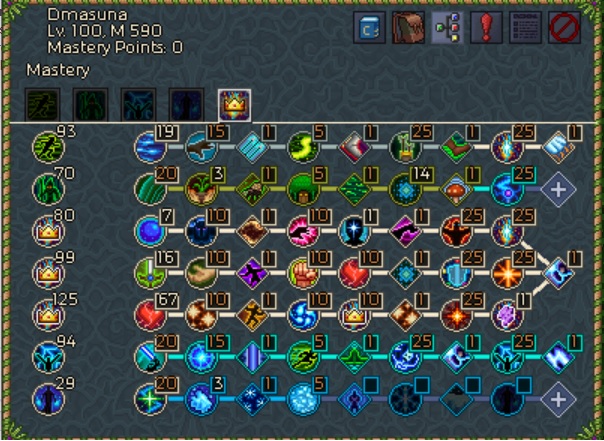Select the level 29 dark blue mastery
Viewport: 604px width, 441px height.
46,399
